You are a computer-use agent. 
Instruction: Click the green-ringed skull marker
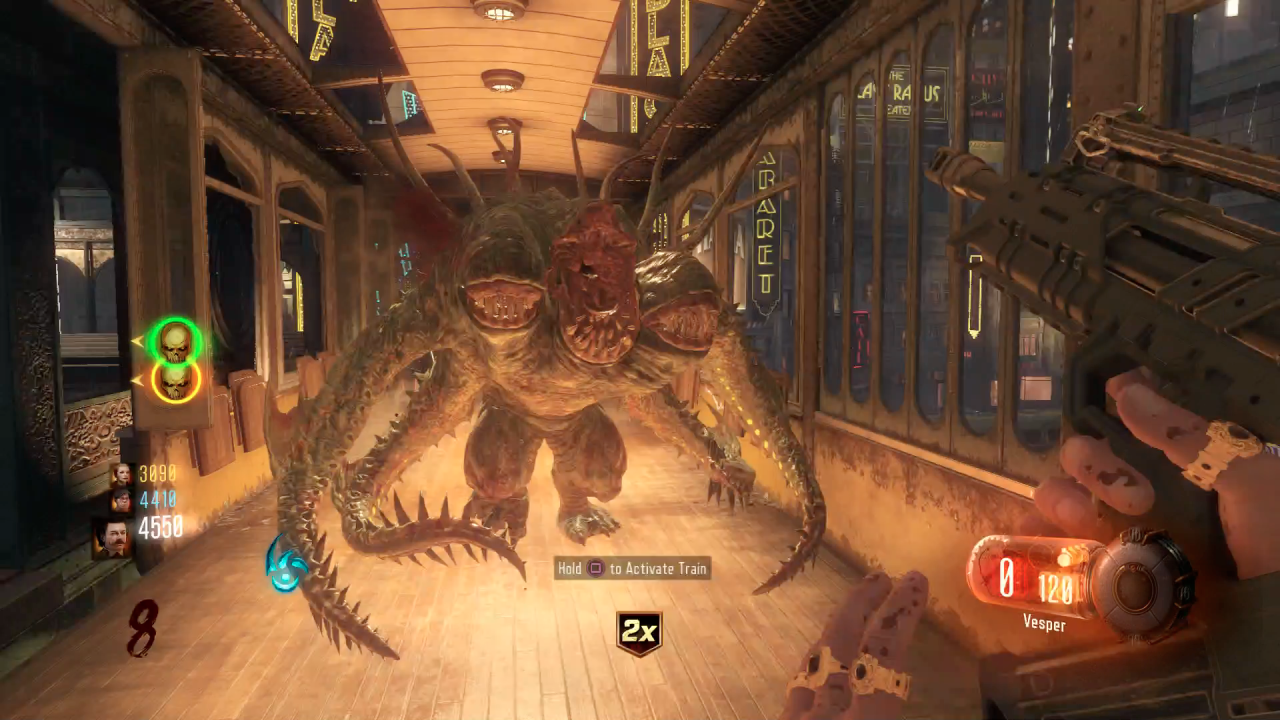176,342
